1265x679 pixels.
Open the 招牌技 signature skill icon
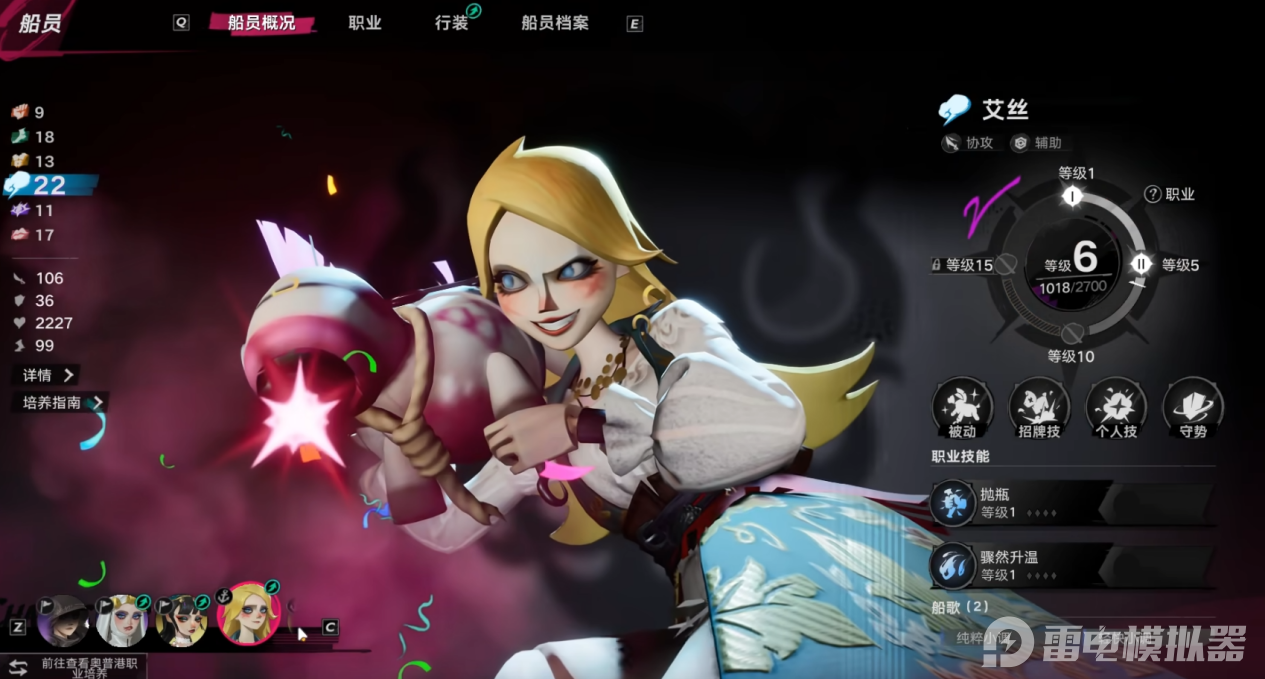coord(1039,407)
